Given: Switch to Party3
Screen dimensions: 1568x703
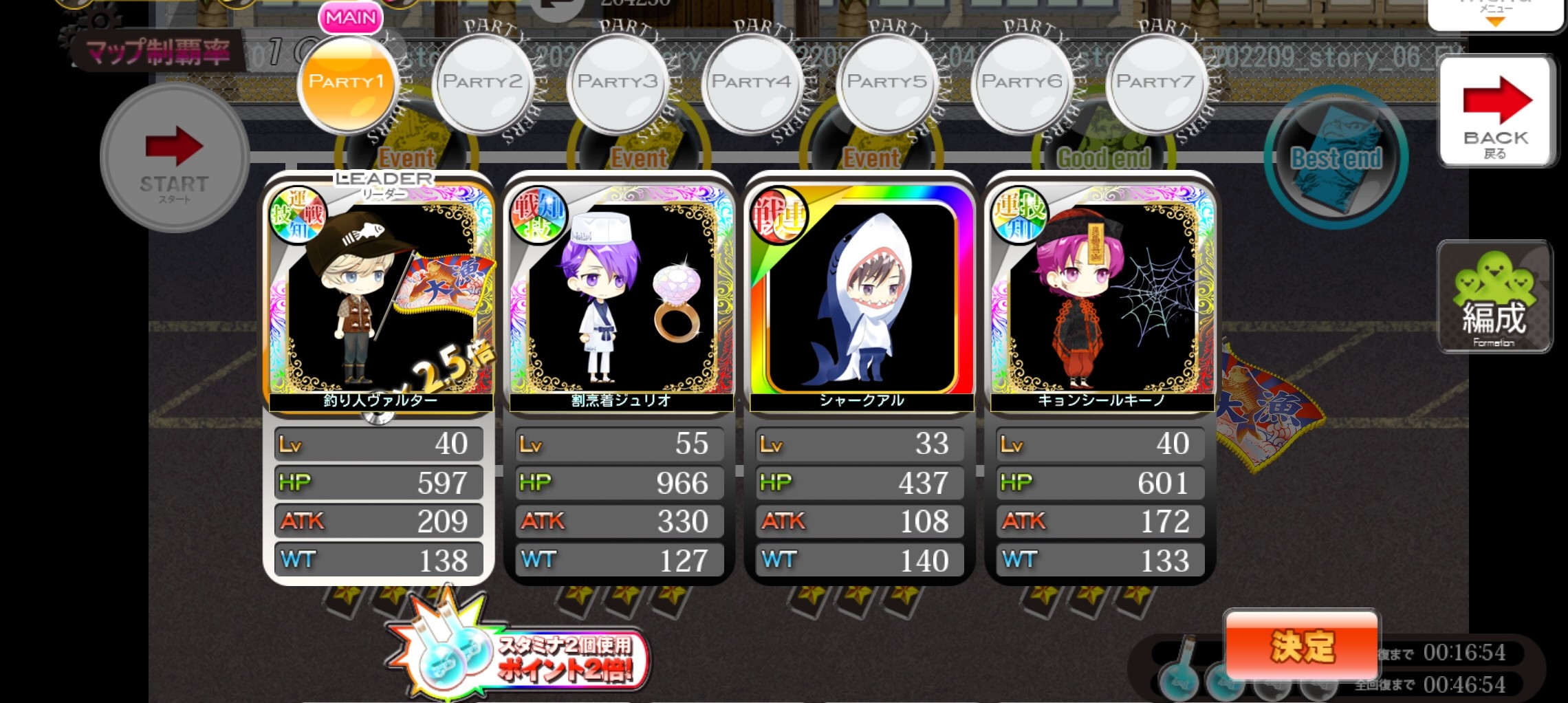Looking at the screenshot, I should pyautogui.click(x=617, y=84).
